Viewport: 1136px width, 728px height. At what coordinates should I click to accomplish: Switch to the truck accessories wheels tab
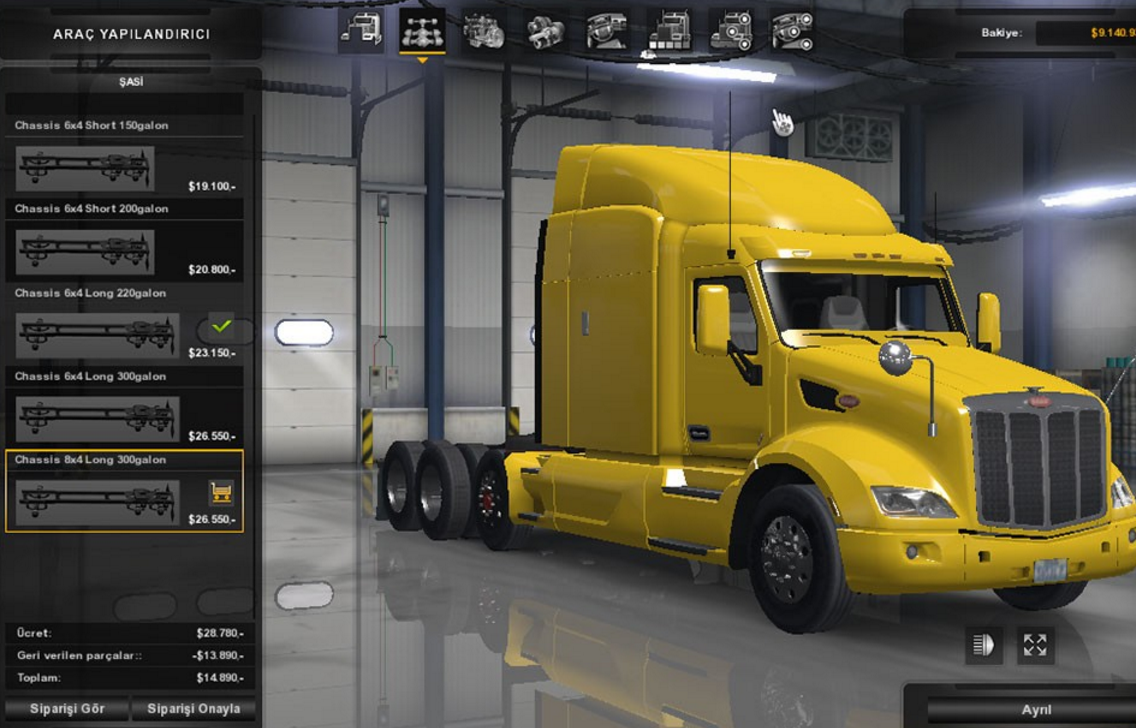pos(731,31)
